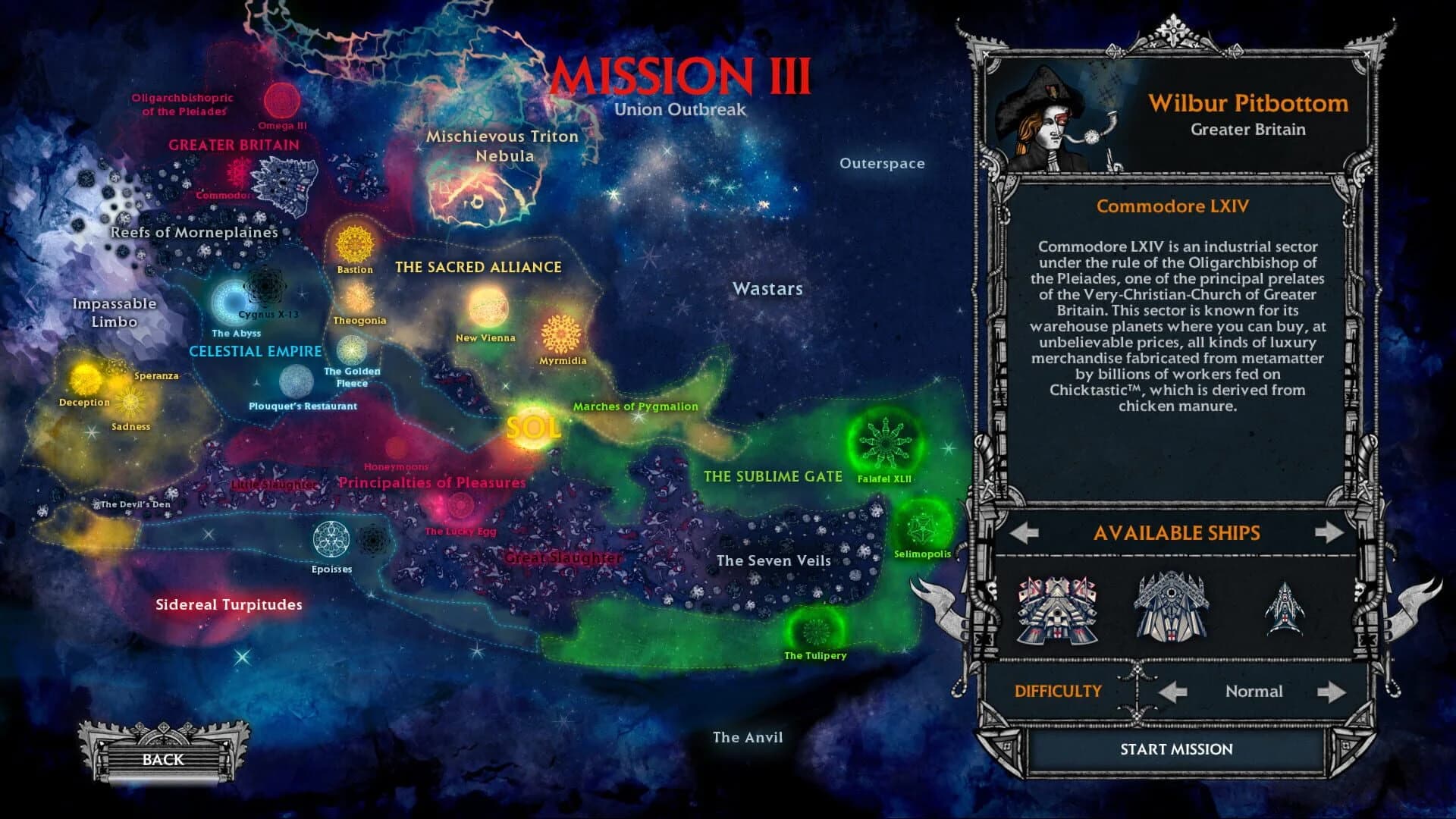This screenshot has width=1456, height=819.
Task: Click the Falafel XLII green system icon
Action: (x=884, y=443)
